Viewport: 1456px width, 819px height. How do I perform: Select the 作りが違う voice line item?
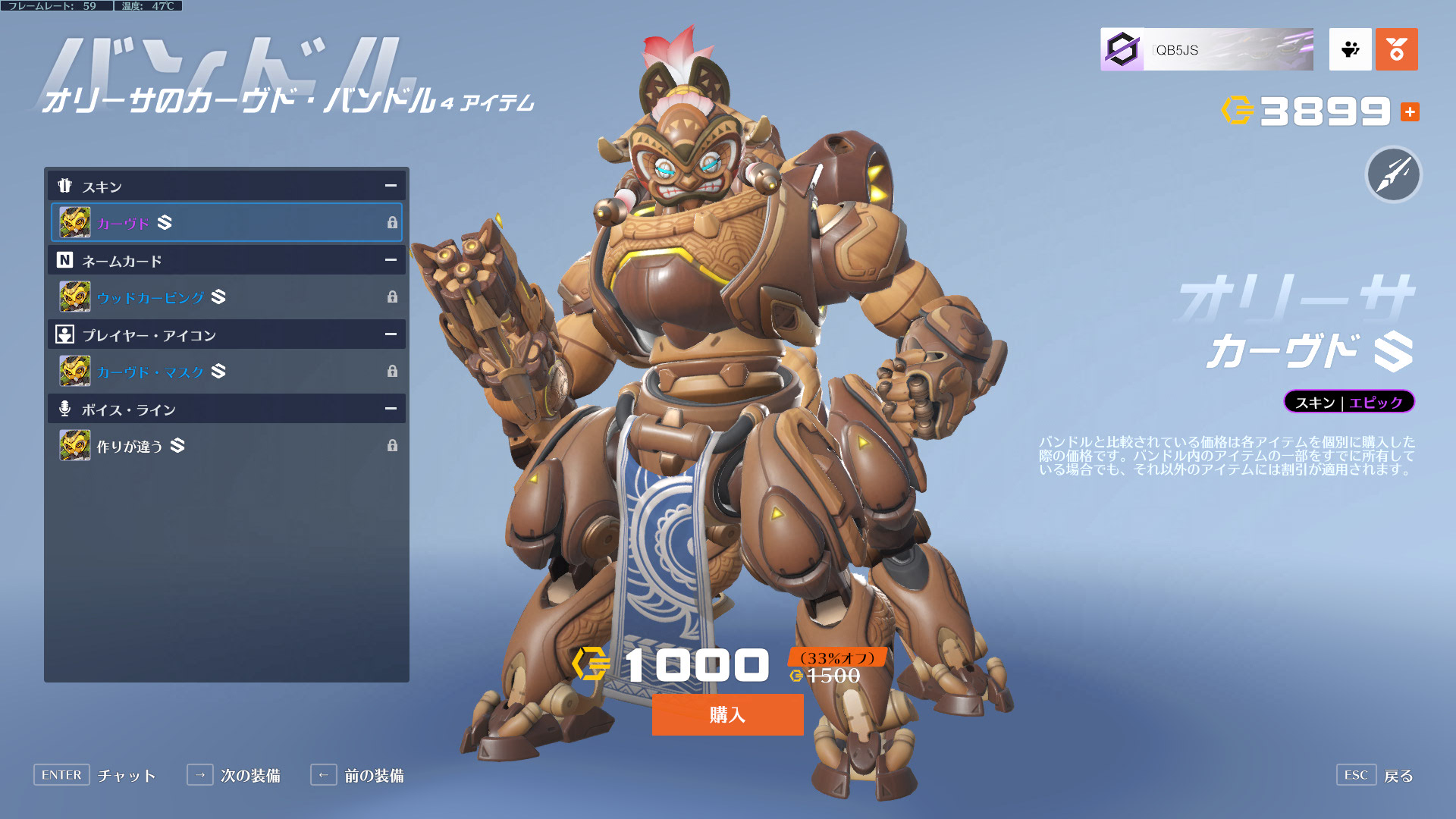(x=226, y=445)
